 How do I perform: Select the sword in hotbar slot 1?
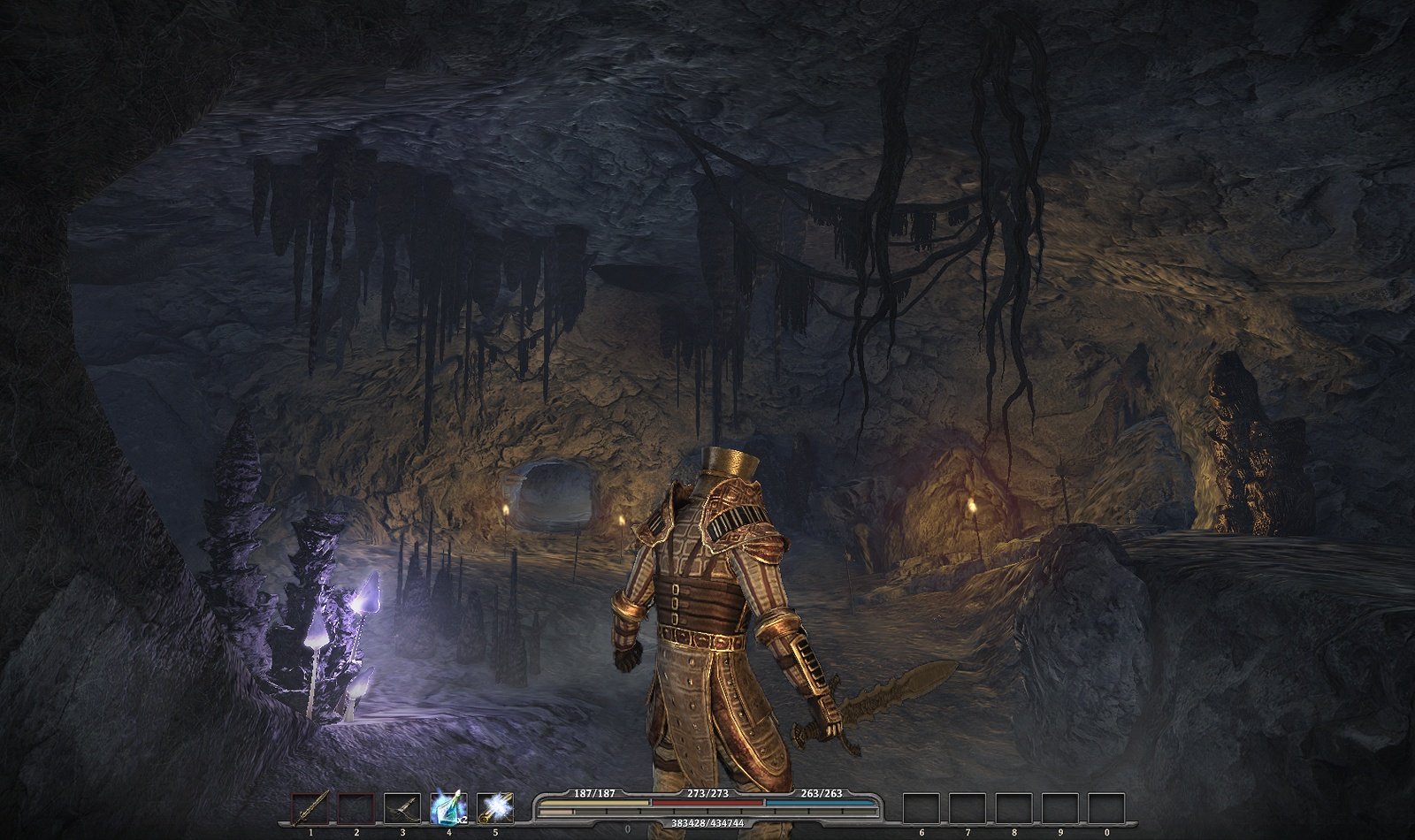point(310,809)
